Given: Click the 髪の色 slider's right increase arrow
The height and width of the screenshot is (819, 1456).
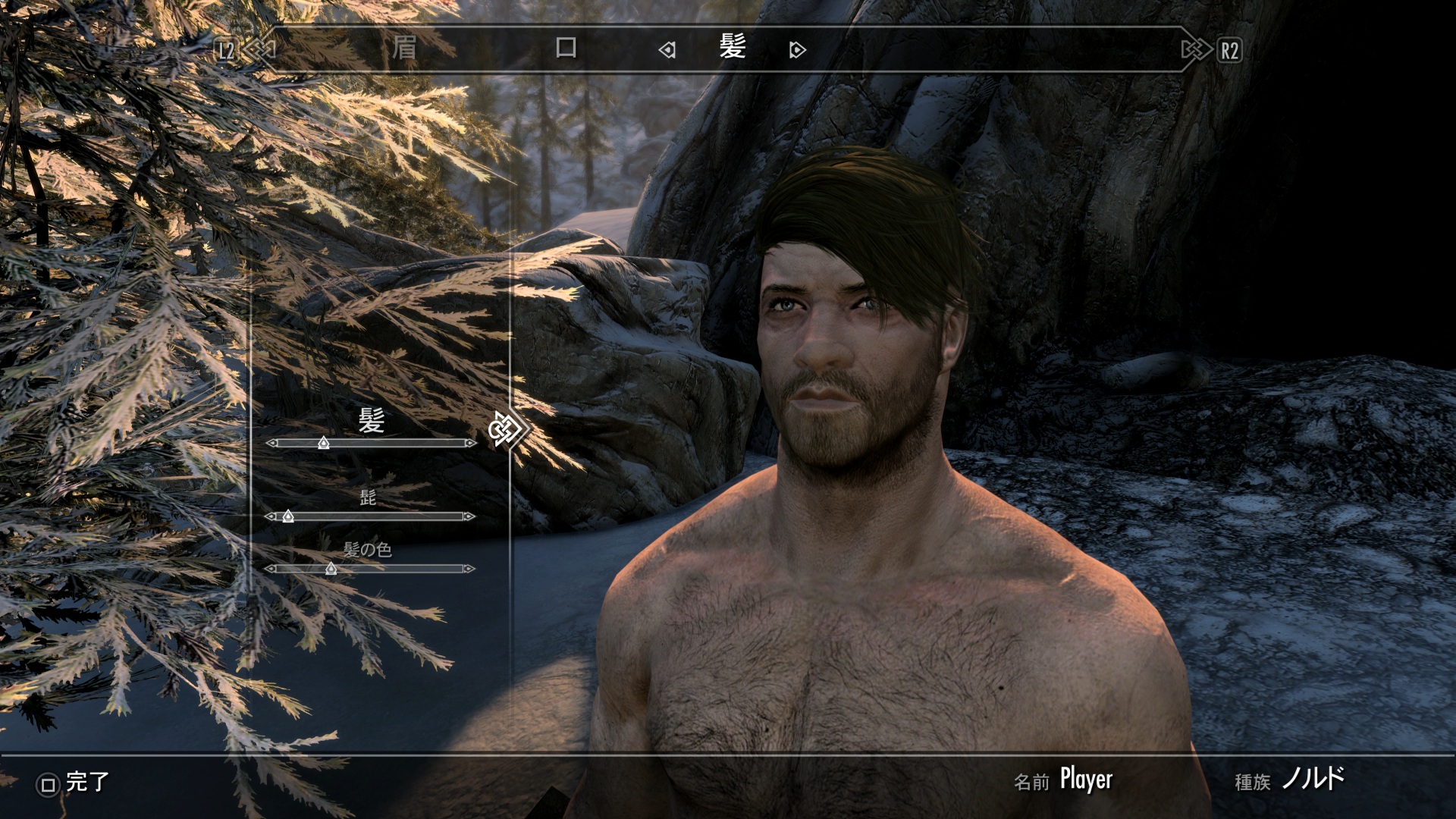Looking at the screenshot, I should point(469,568).
